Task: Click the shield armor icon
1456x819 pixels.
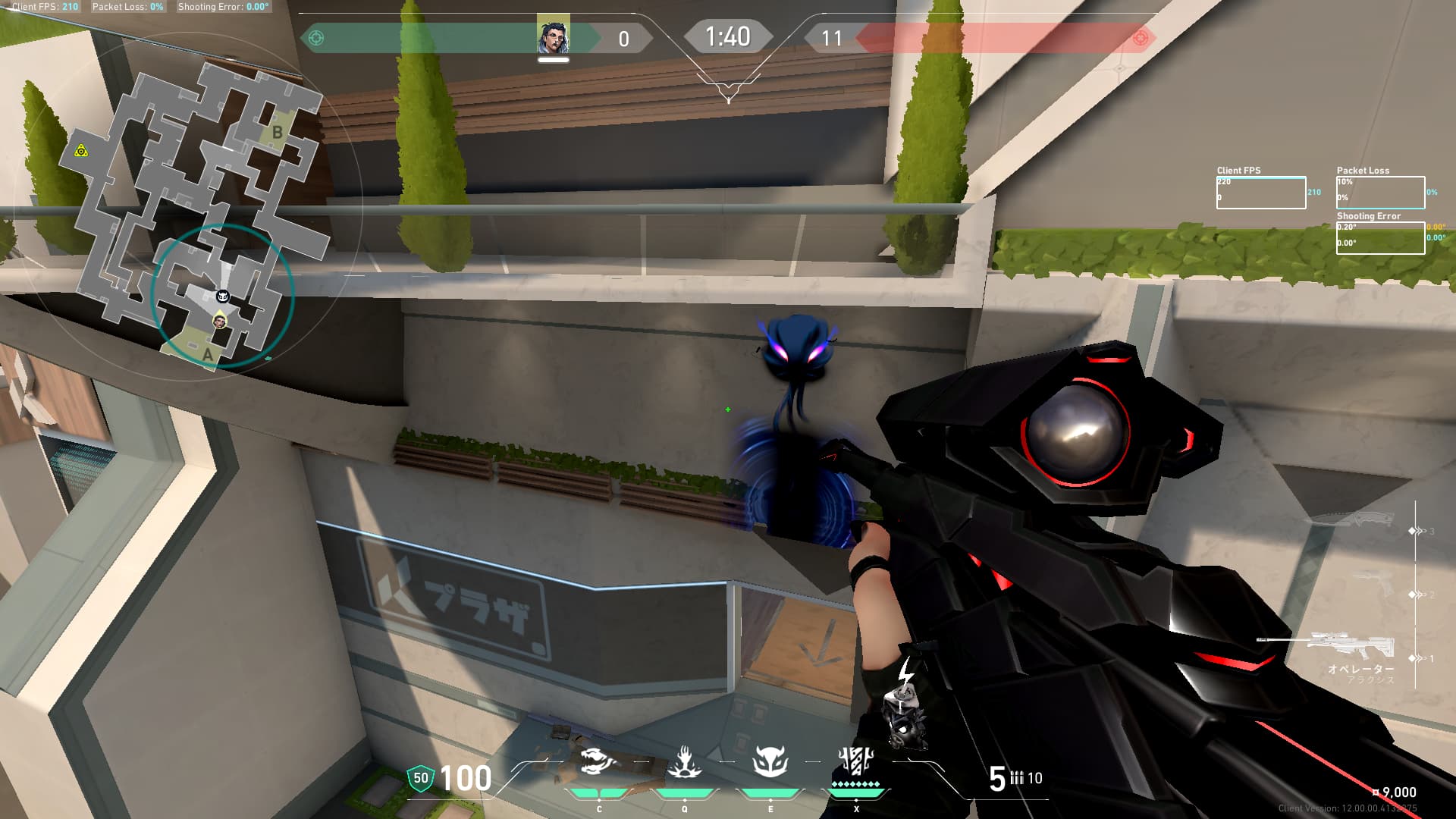Action: pos(421,778)
